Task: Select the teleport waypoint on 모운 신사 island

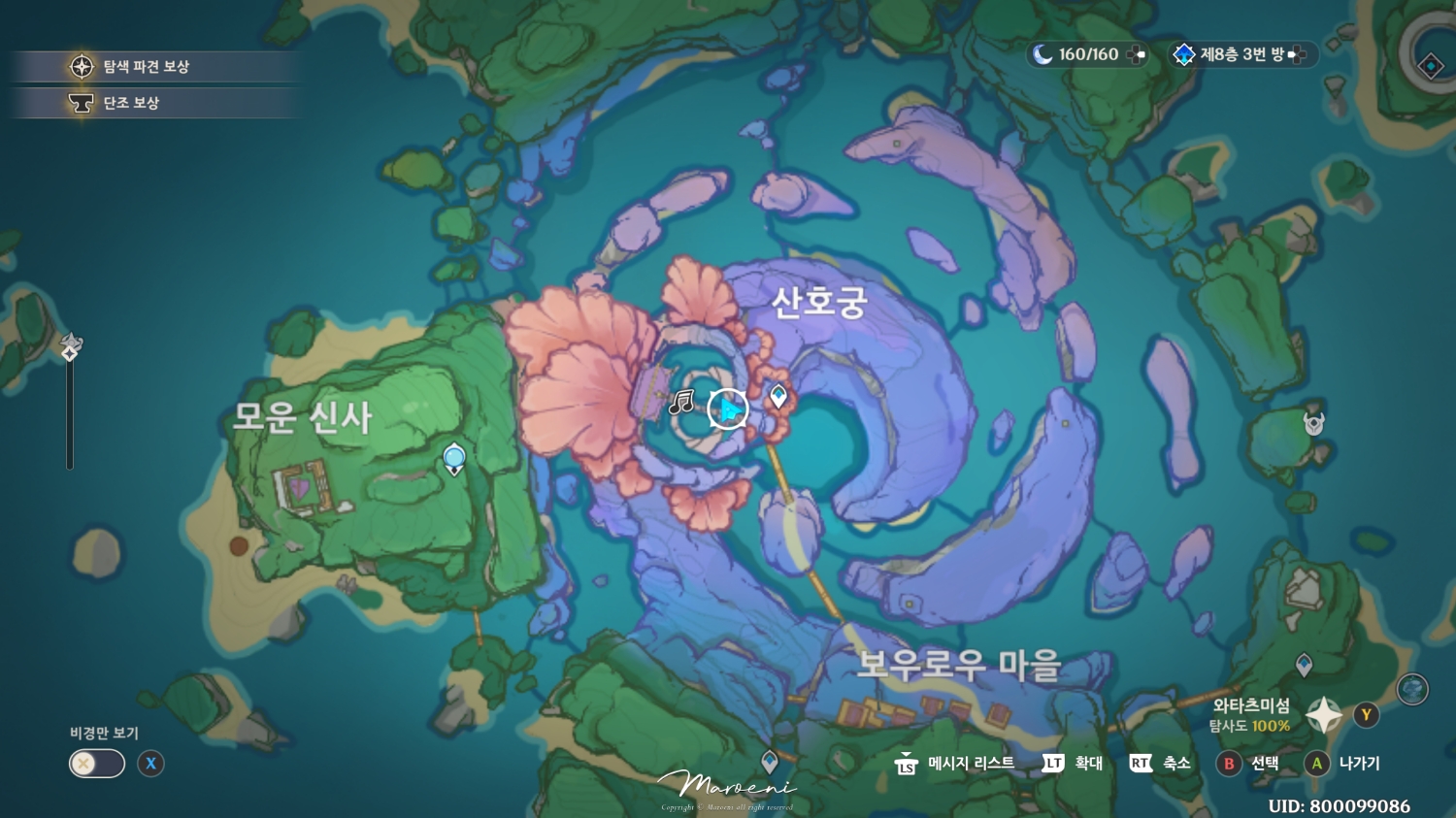Action: click(x=452, y=456)
